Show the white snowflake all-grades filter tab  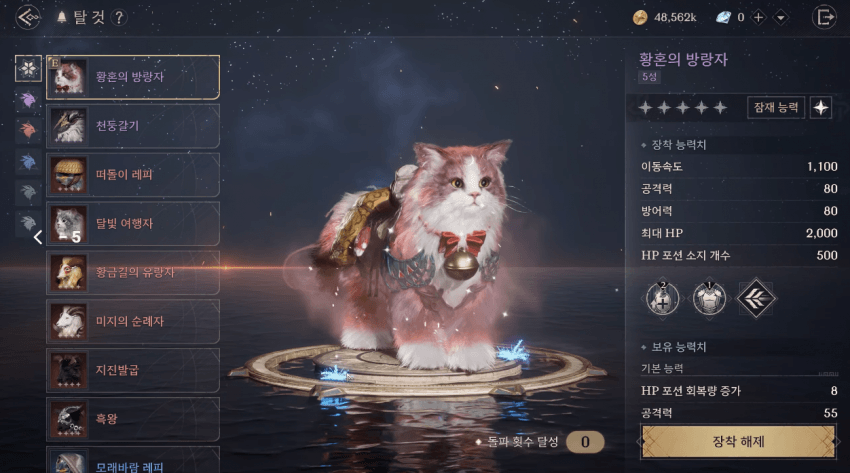[28, 69]
